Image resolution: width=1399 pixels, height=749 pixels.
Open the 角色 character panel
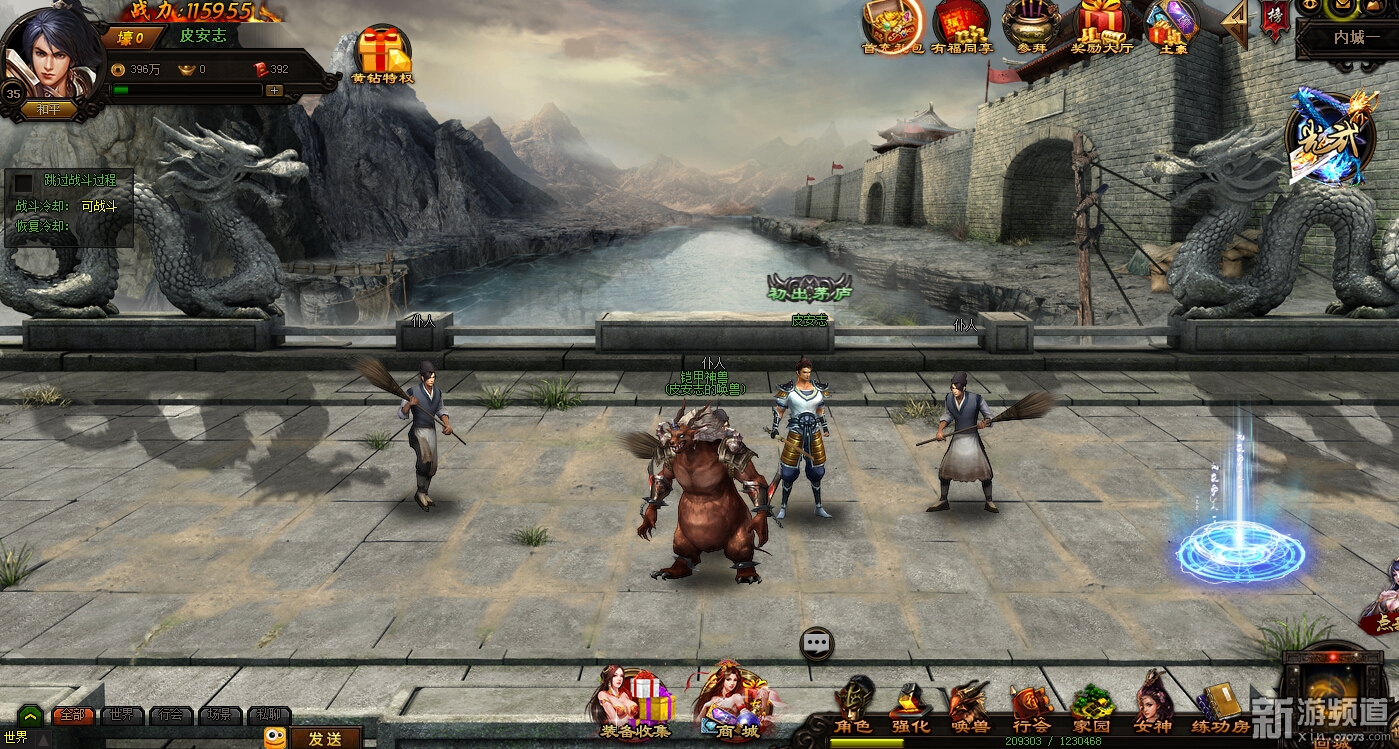click(853, 708)
